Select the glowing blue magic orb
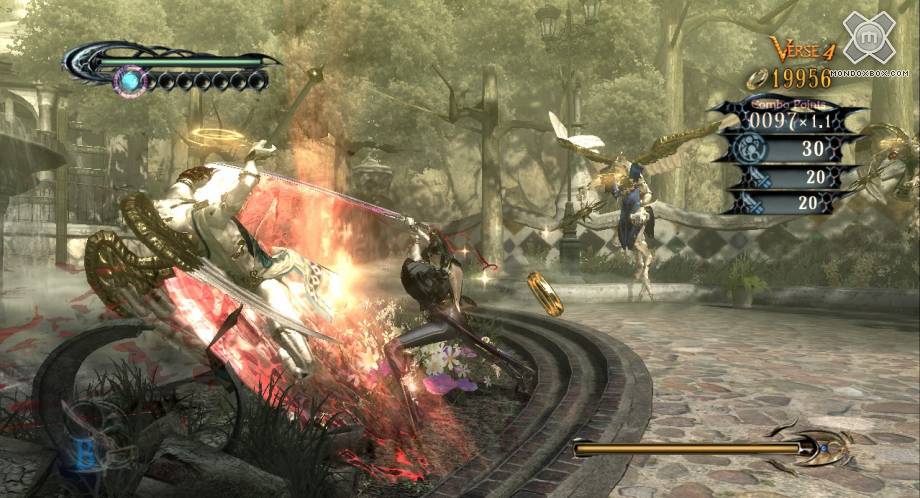This screenshot has height=498, width=920. 128,79
